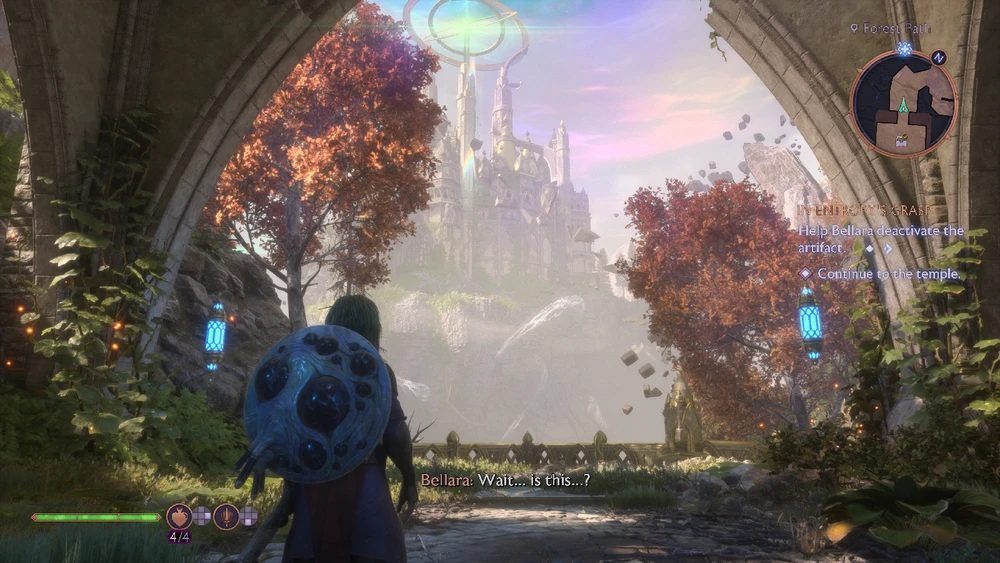Select the healing potion icon

coord(179,516)
